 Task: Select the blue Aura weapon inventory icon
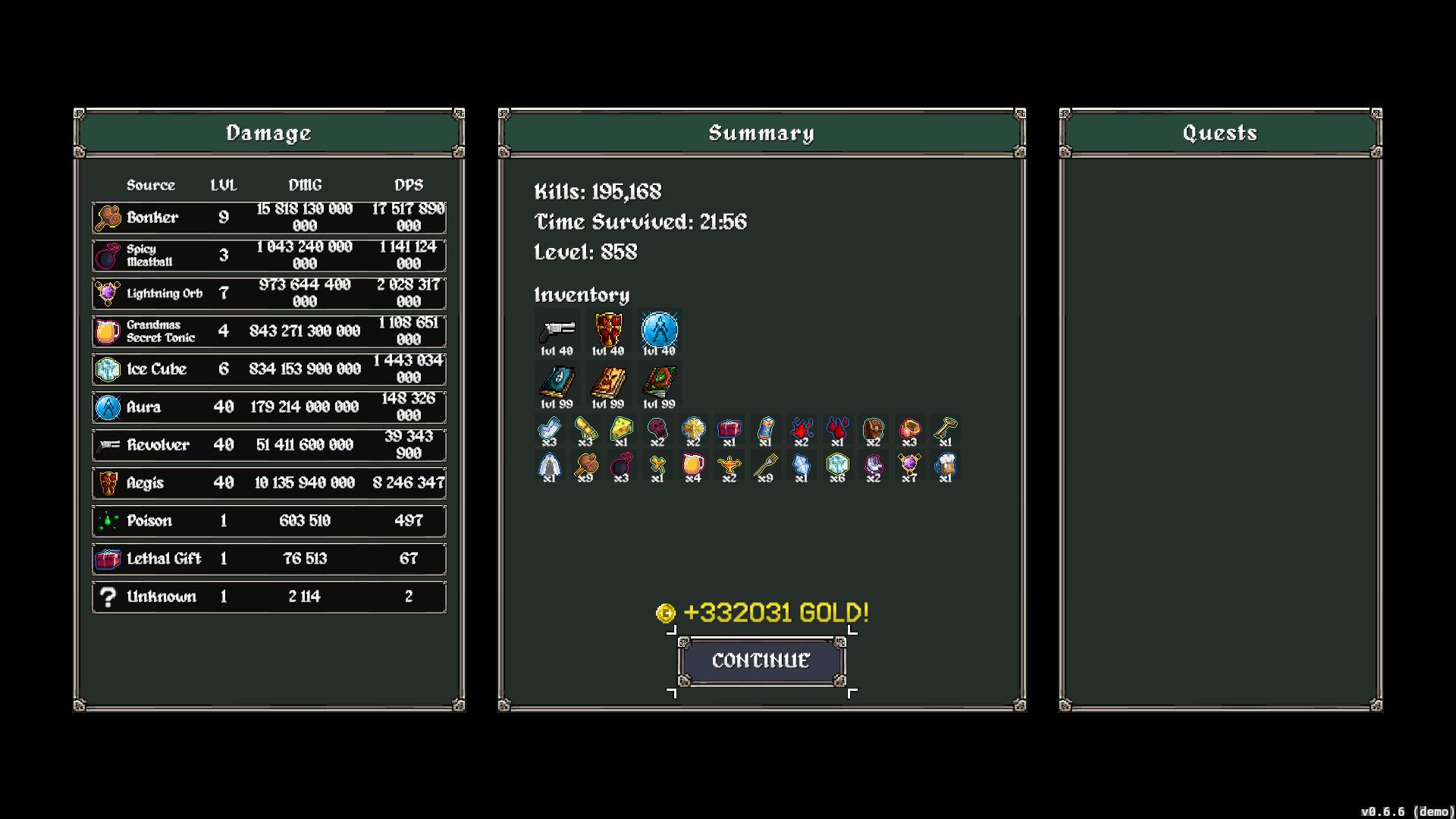(659, 330)
